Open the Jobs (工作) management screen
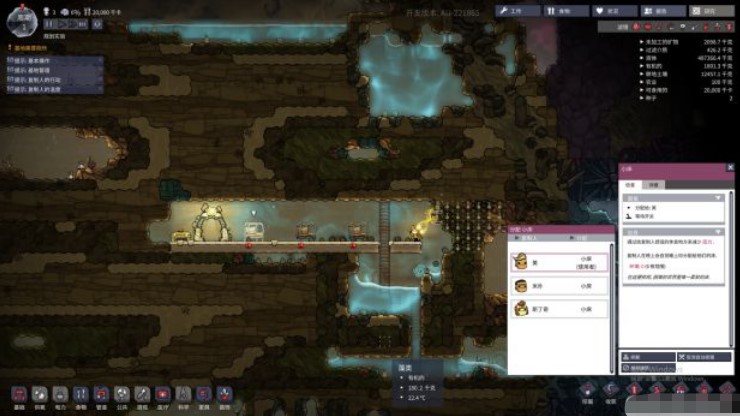740x416 pixels. pos(518,11)
